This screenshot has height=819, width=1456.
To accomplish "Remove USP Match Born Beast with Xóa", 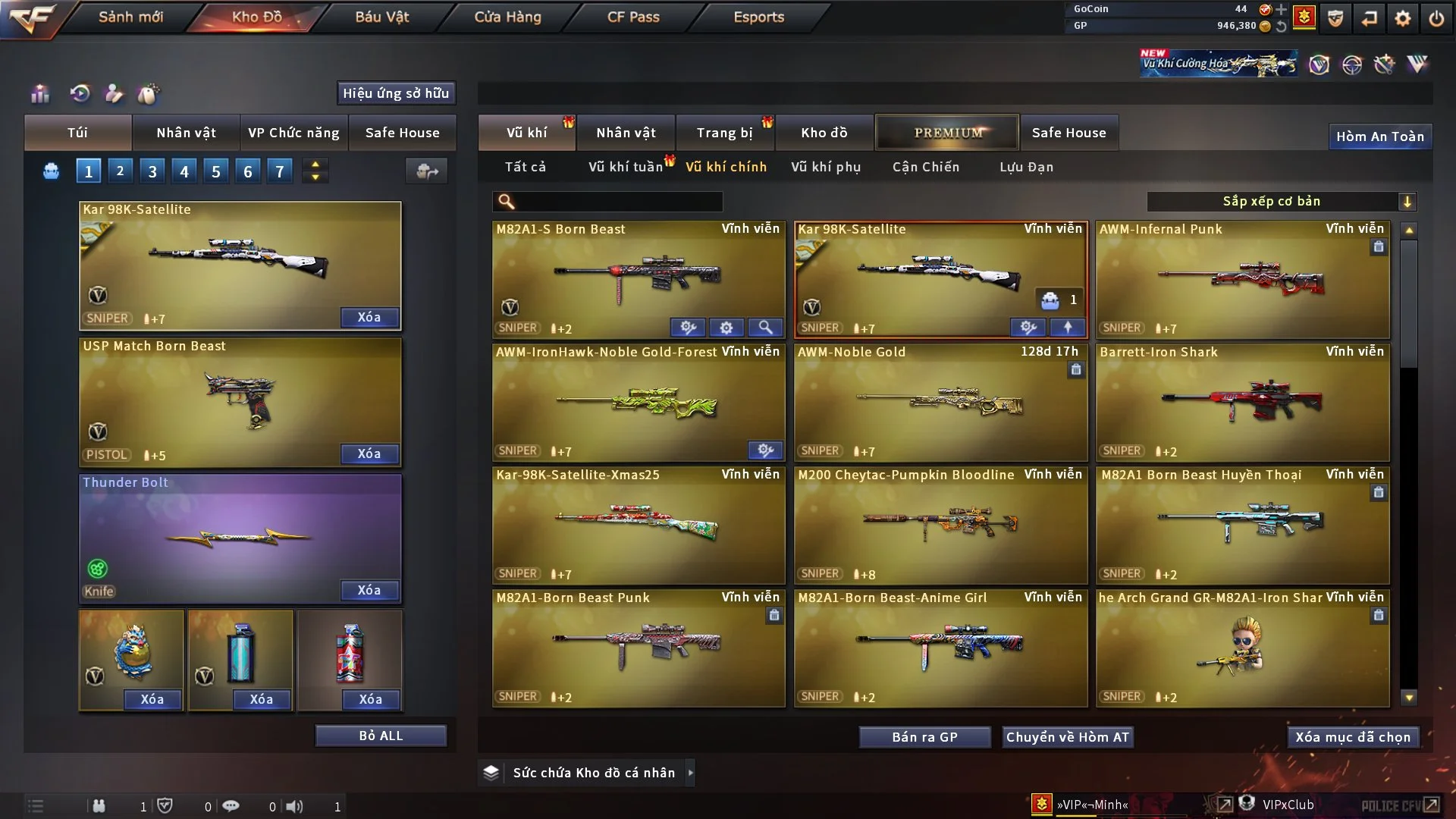I will 369,453.
